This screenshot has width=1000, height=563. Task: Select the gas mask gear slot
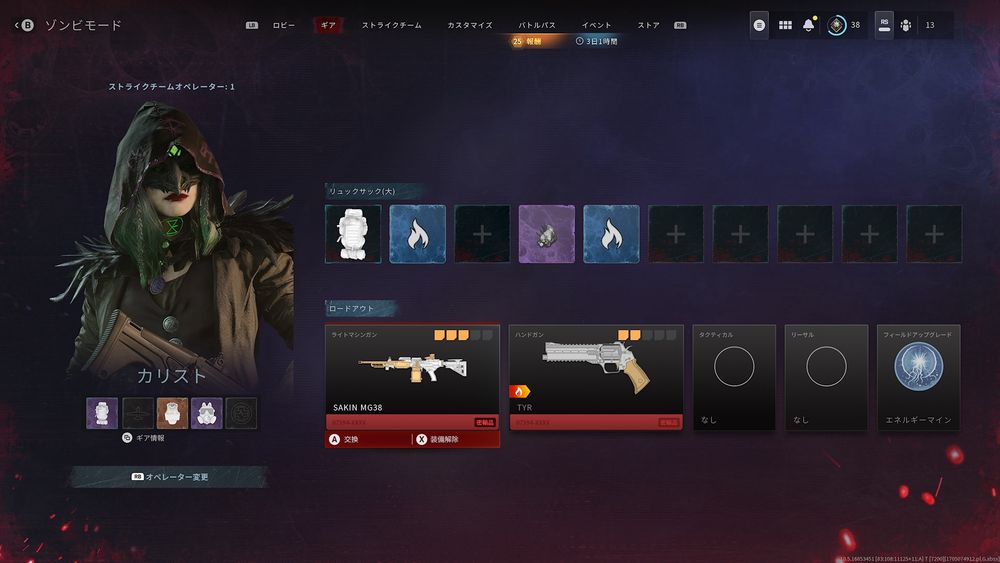[209, 412]
